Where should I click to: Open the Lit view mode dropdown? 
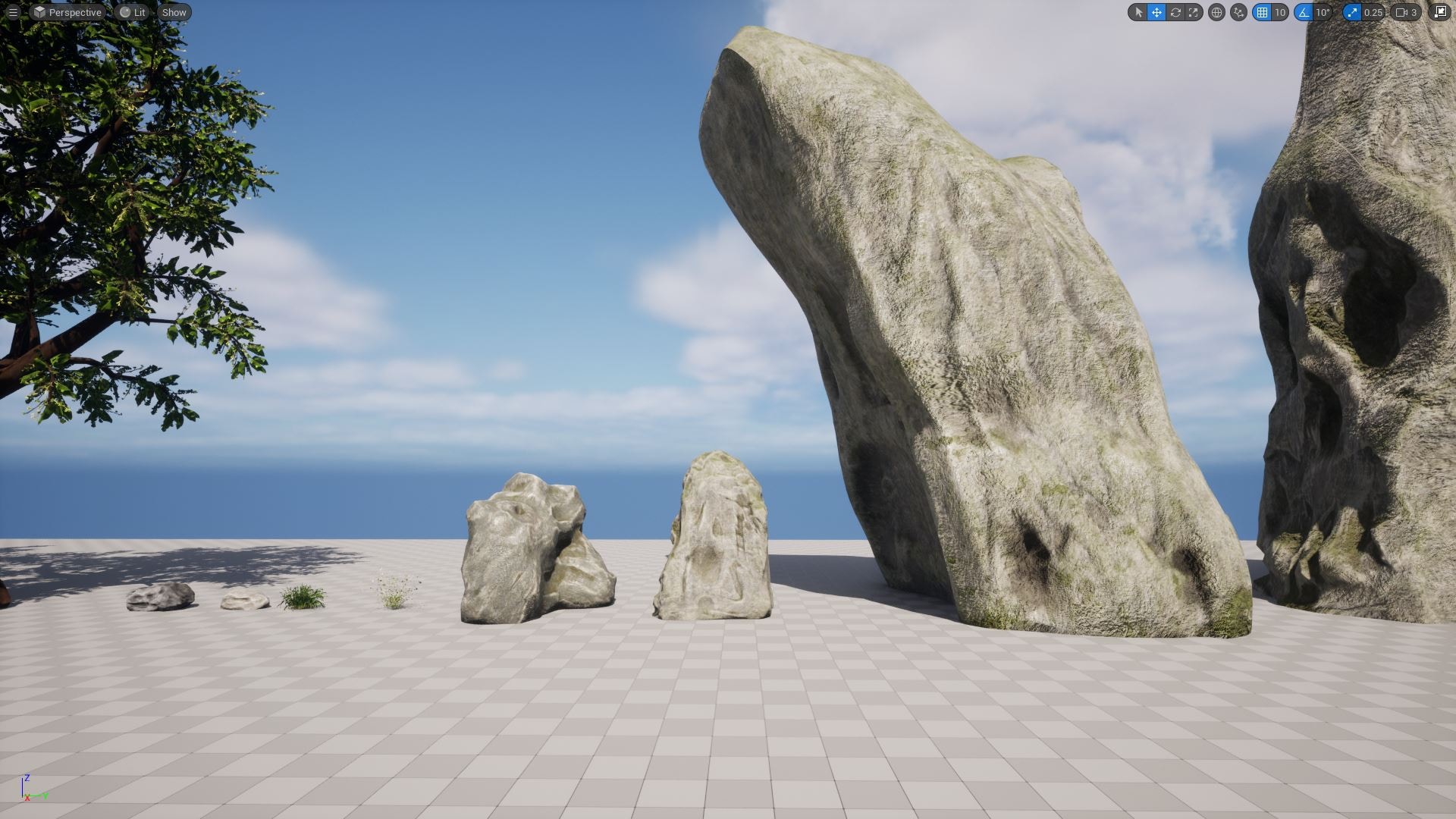coord(134,12)
